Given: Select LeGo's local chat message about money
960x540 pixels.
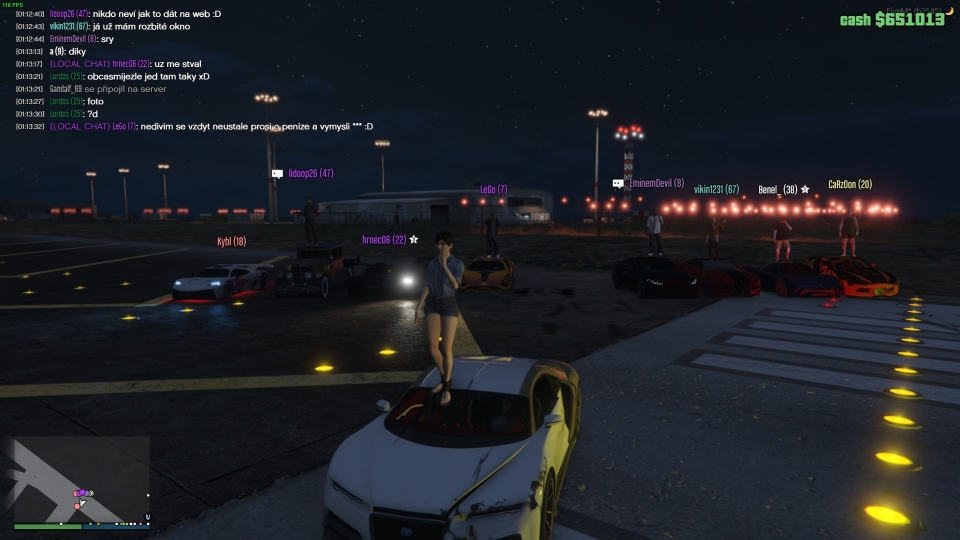Looking at the screenshot, I should [x=210, y=126].
